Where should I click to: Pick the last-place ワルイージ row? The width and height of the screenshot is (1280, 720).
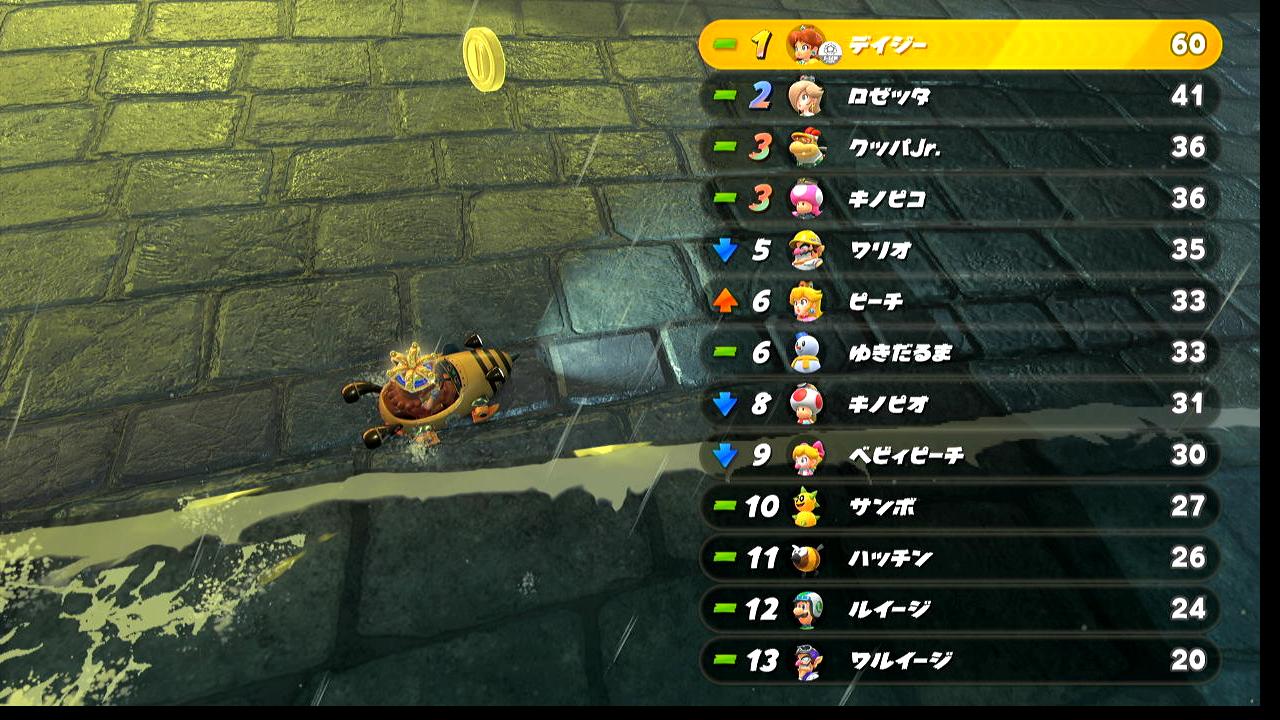960,660
